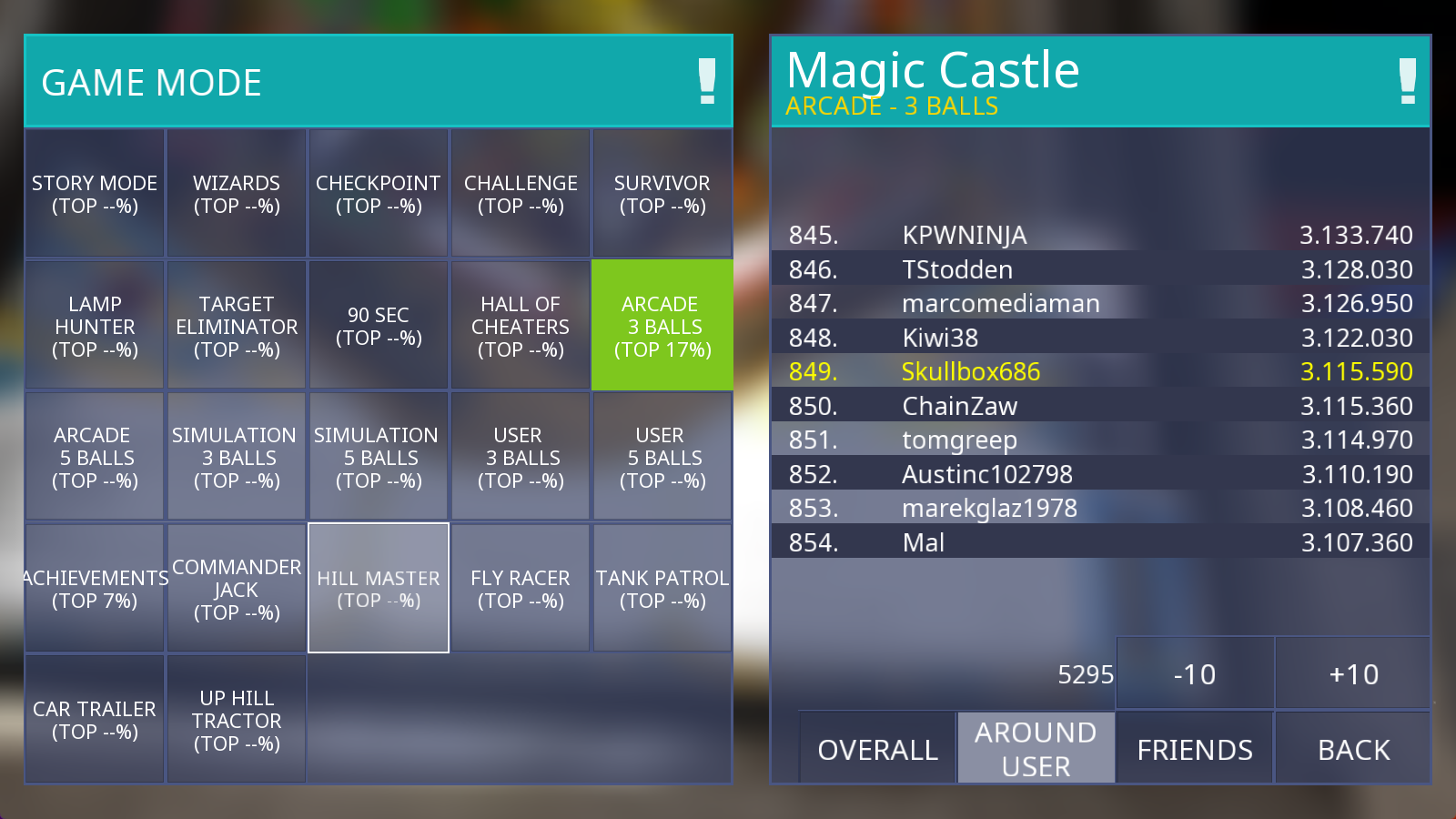The height and width of the screenshot is (819, 1456).
Task: Select the Story Mode game mode
Action: point(95,194)
